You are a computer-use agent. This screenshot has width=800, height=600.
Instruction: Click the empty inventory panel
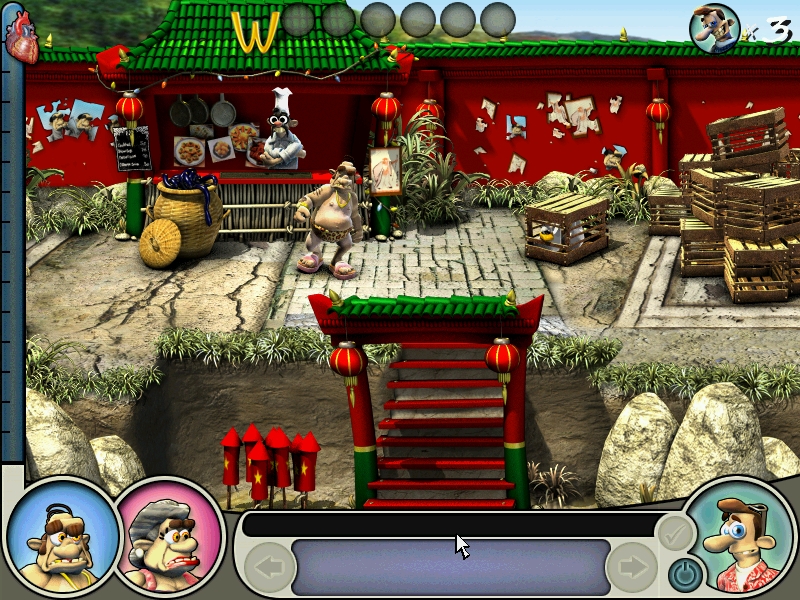(451, 567)
